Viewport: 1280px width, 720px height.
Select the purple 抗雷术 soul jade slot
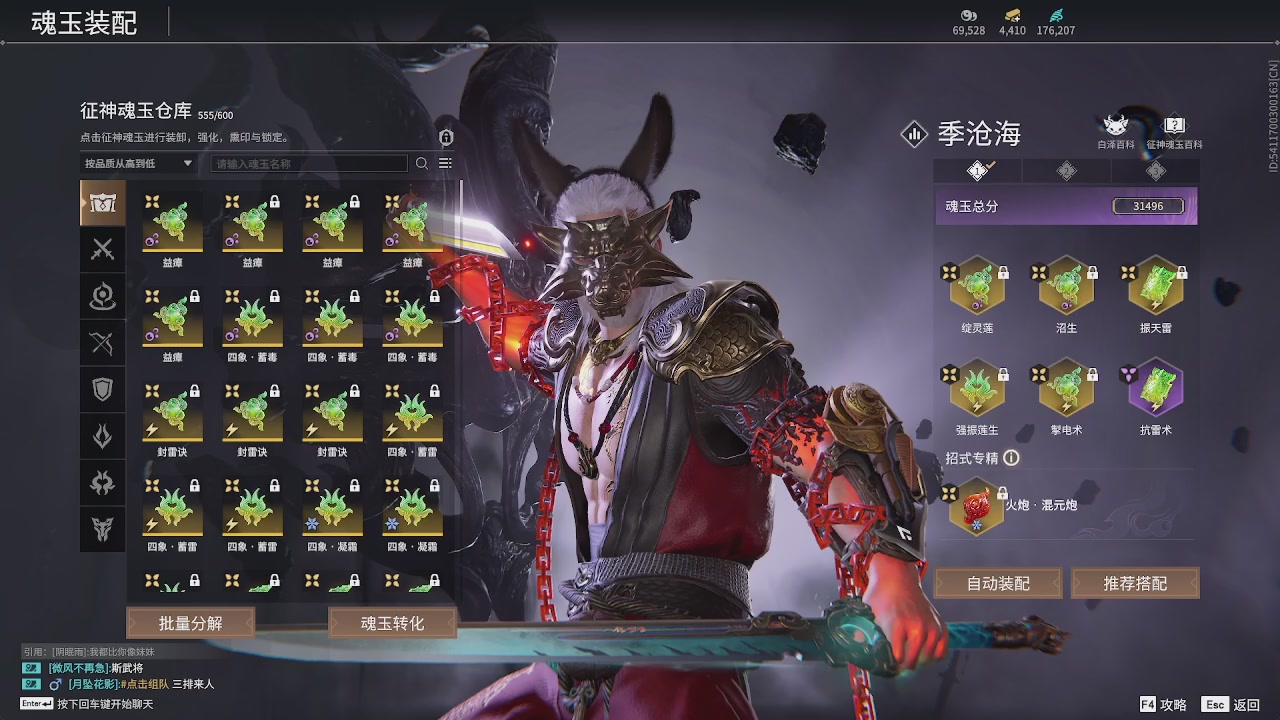(x=1156, y=389)
